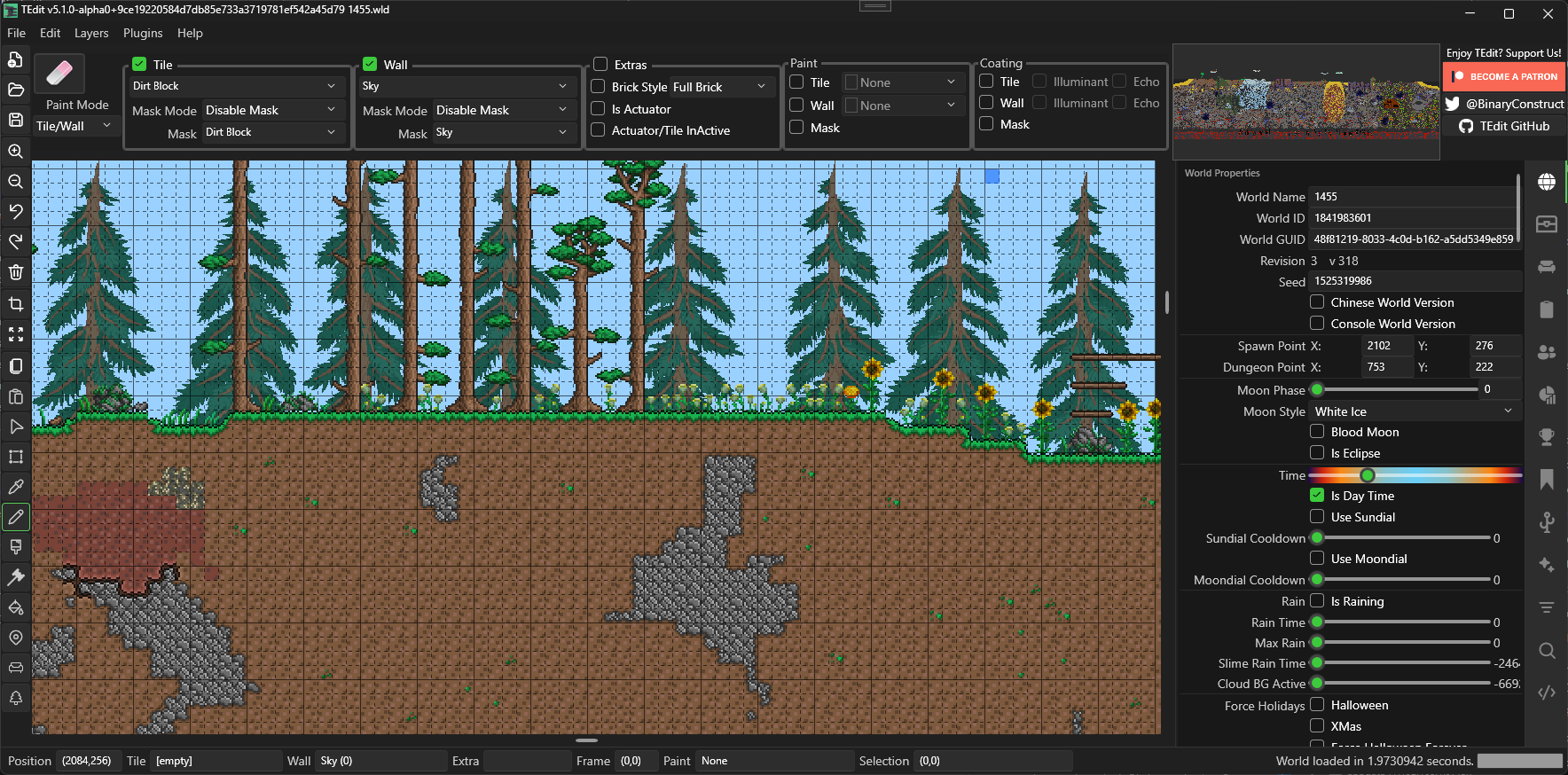
Task: Open the Plugins menu
Action: point(142,33)
